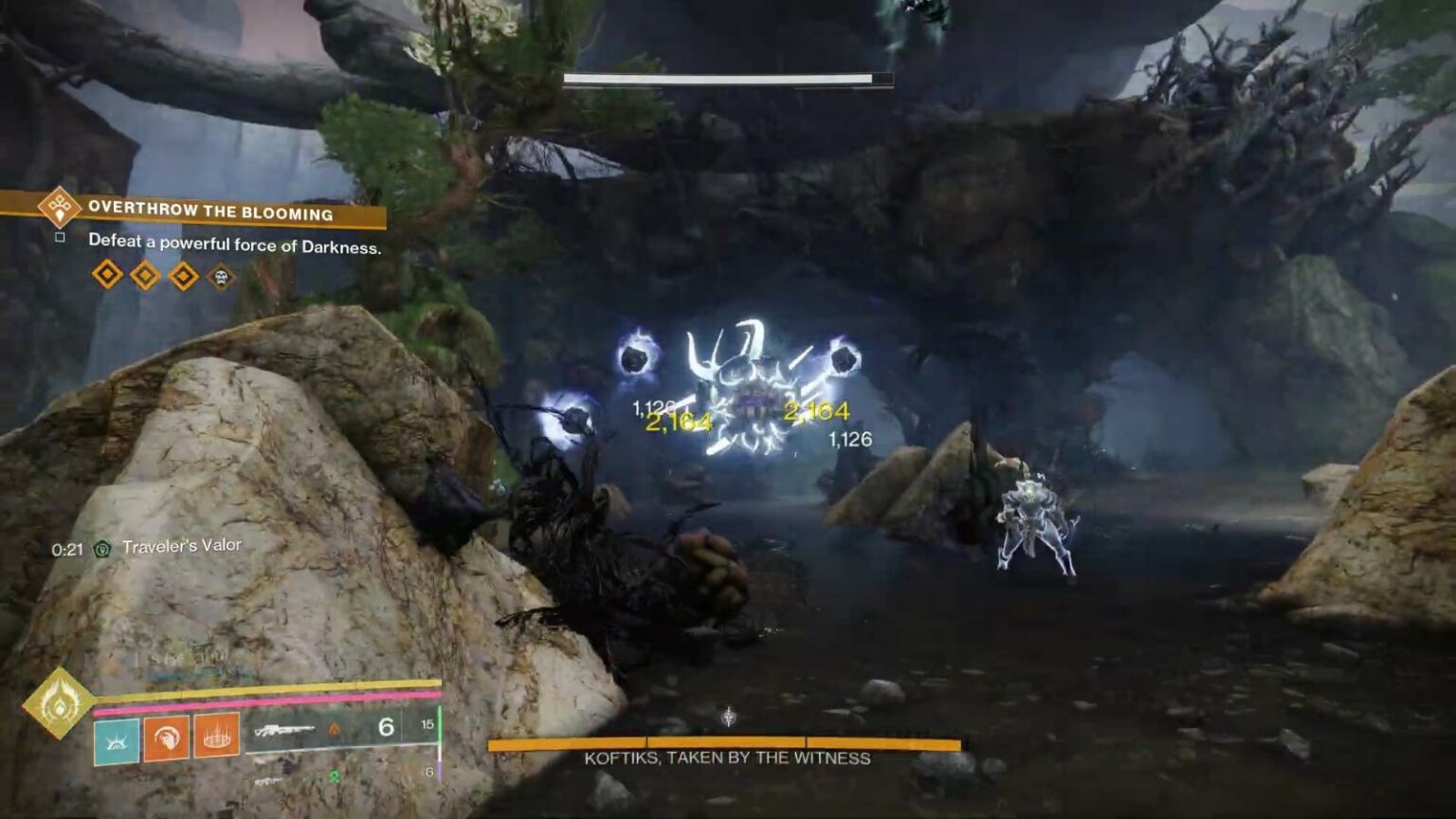
Task: Toggle the checkbox beside the Darkness objective
Action: pos(60,238)
